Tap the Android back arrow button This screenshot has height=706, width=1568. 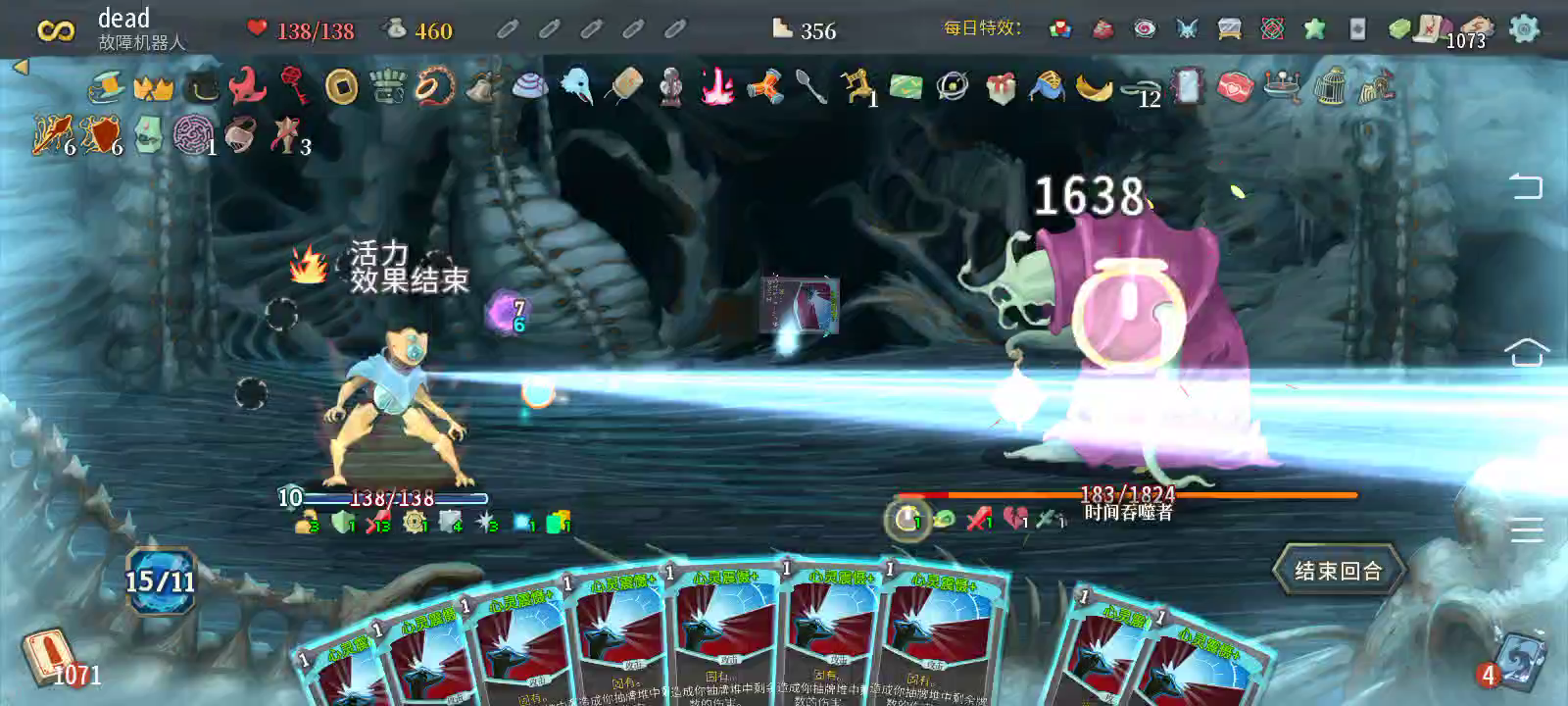coord(1526,185)
